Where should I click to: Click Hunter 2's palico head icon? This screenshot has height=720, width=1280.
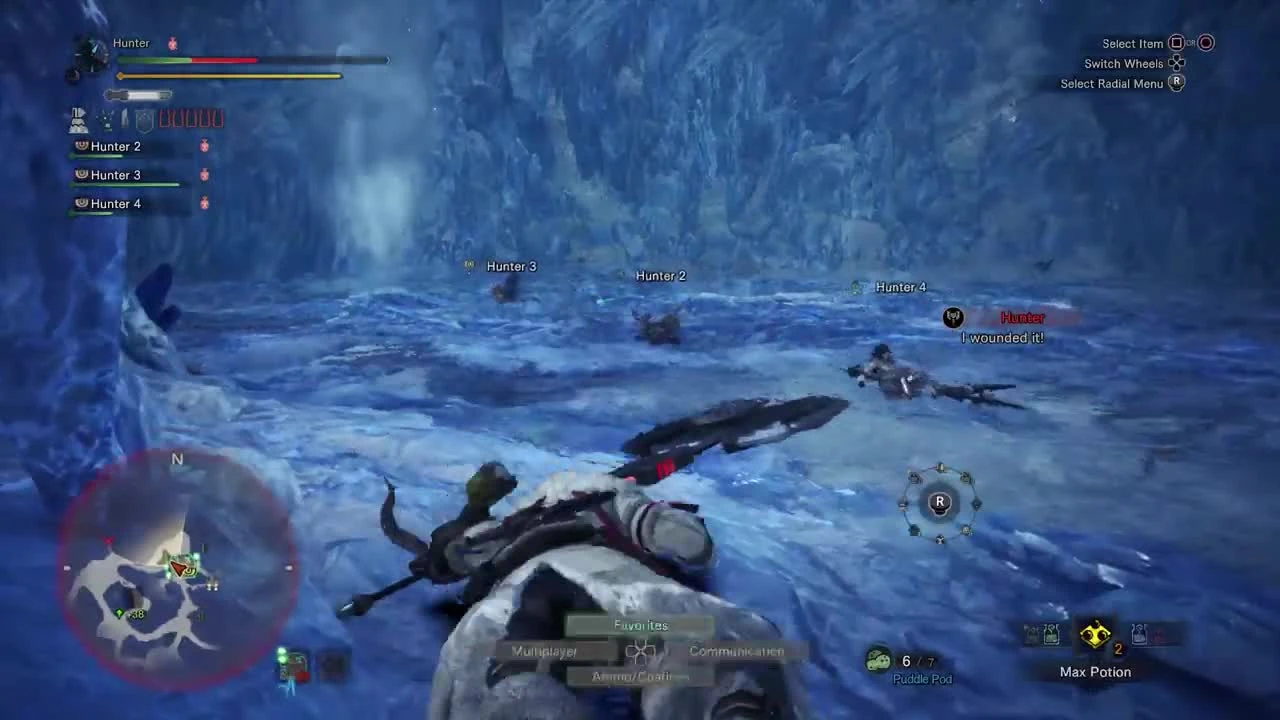(81, 146)
